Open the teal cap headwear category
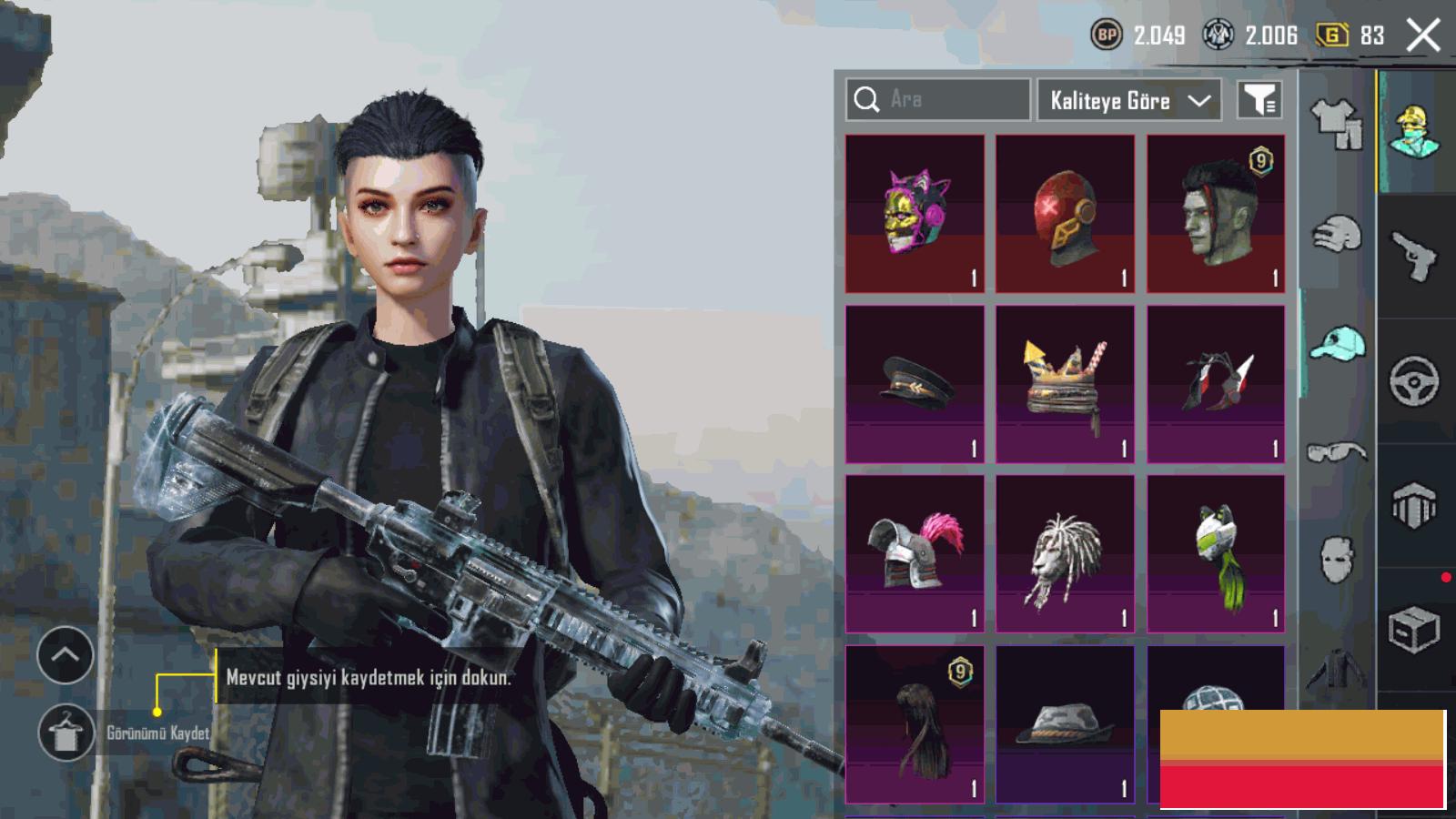Viewport: 1456px width, 819px height. point(1337,344)
